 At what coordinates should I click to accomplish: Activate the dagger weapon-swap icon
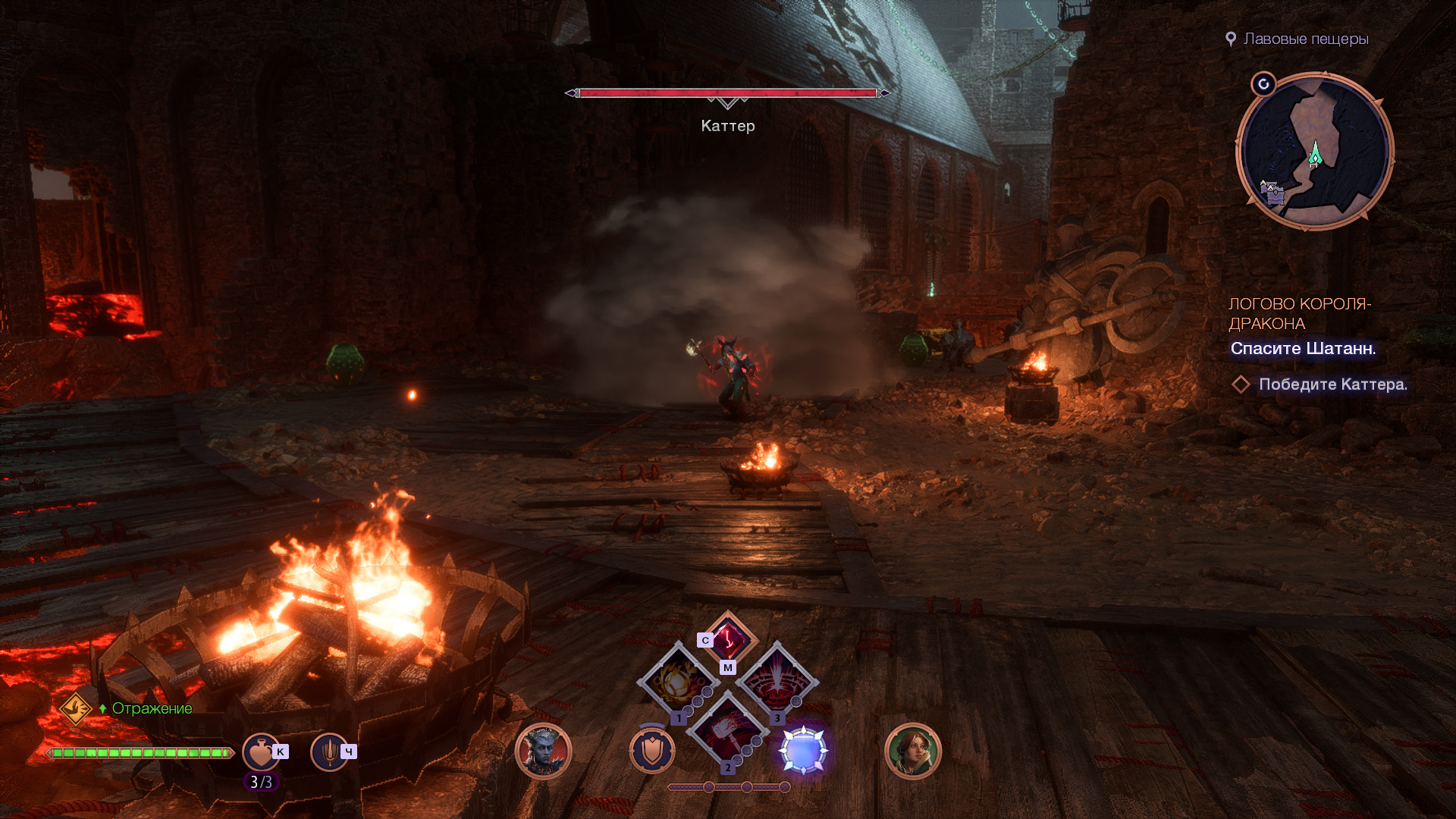click(329, 752)
